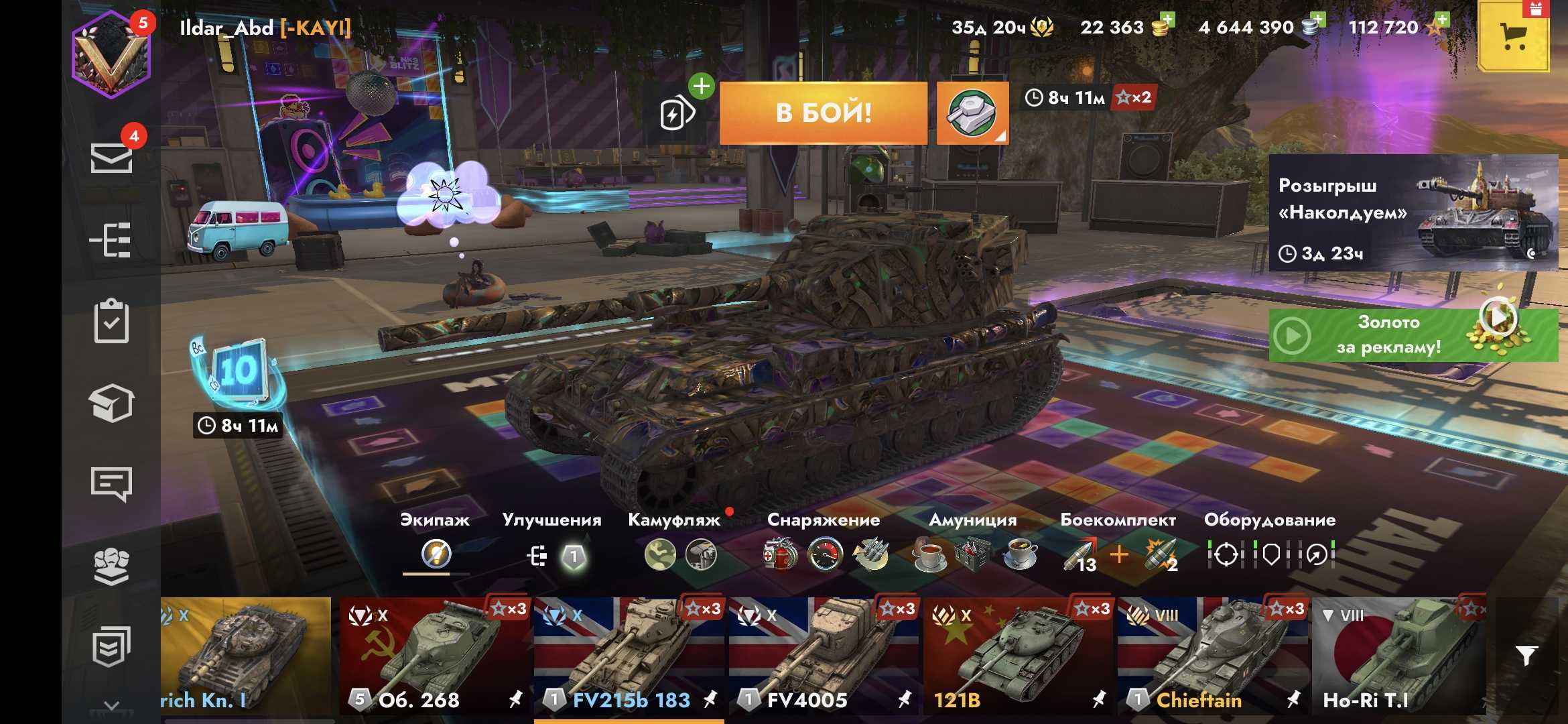
Task: Pick the Chieftain tank card
Action: 1212,657
